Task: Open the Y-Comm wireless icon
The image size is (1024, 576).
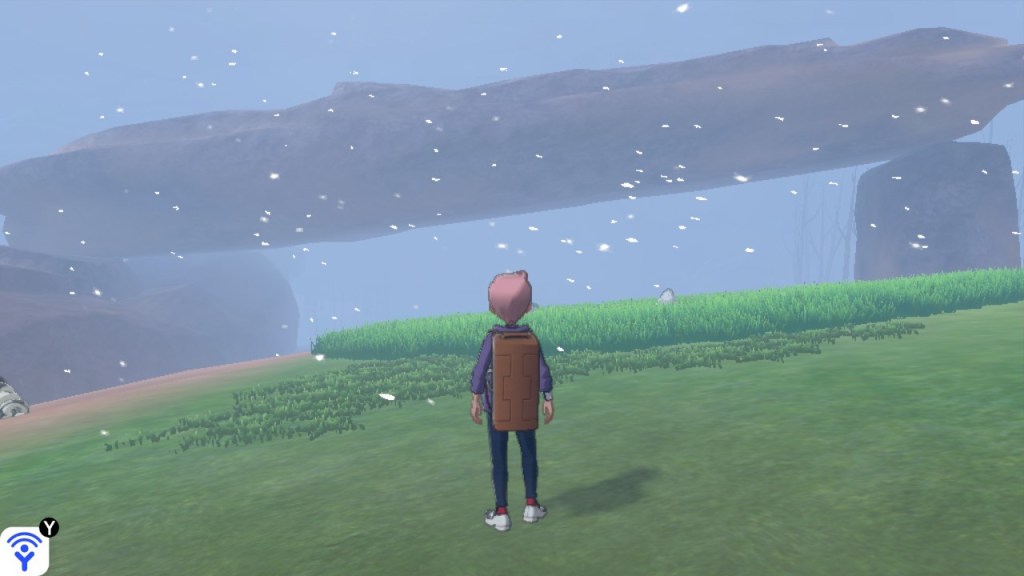Action: 24,549
